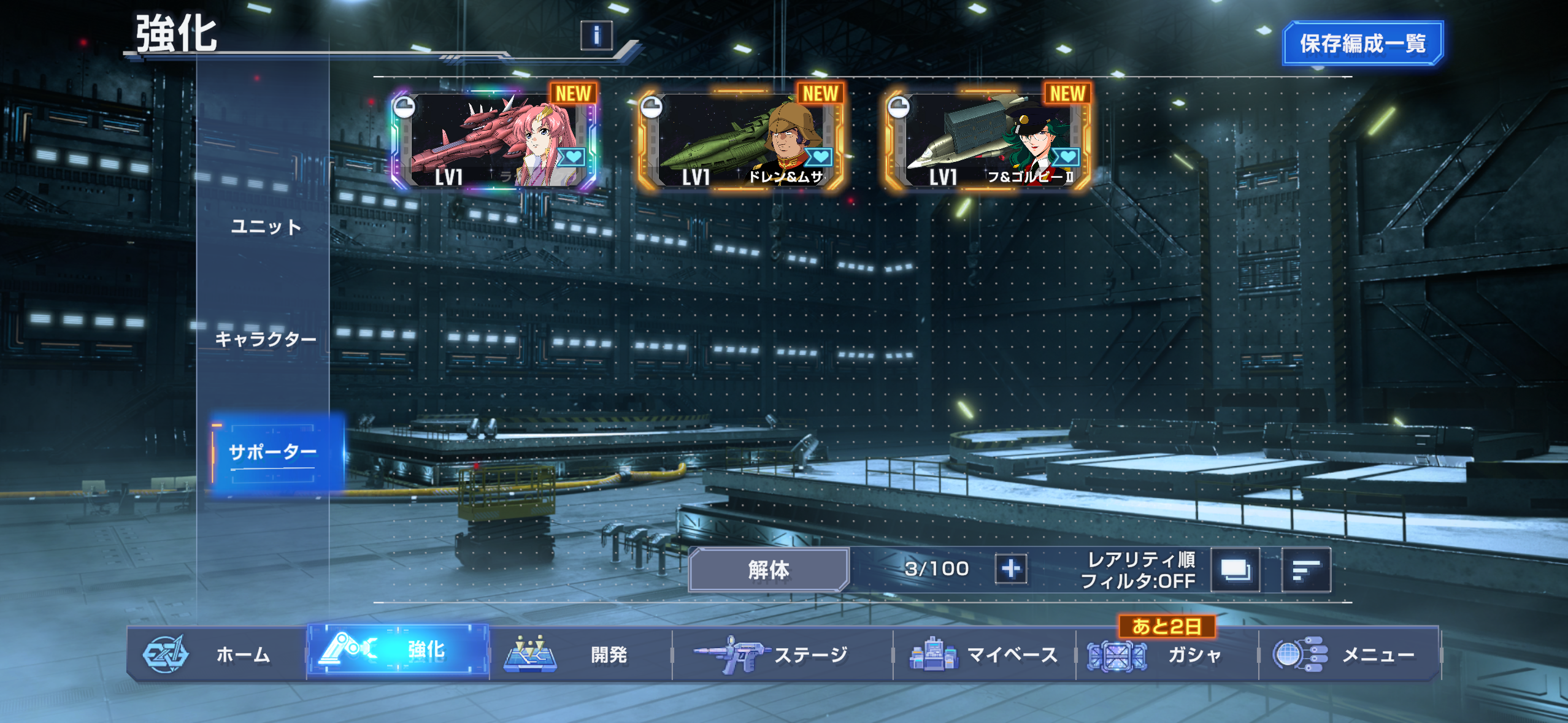The image size is (1568, 723).
Task: Toggle the card display view icon
Action: coord(1235,570)
